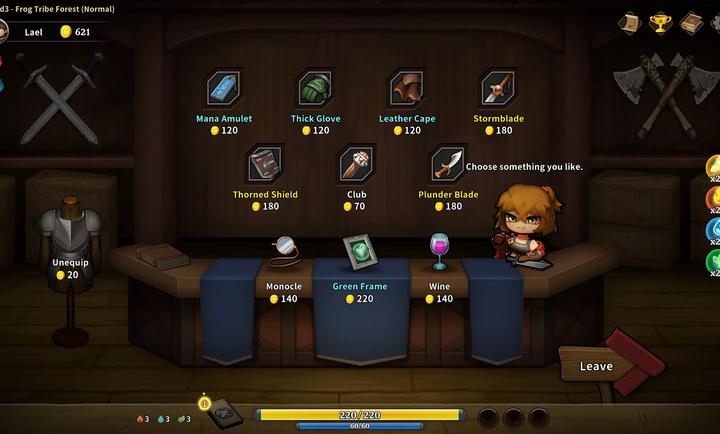
Task: Select the Thick Glove item
Action: pos(316,89)
